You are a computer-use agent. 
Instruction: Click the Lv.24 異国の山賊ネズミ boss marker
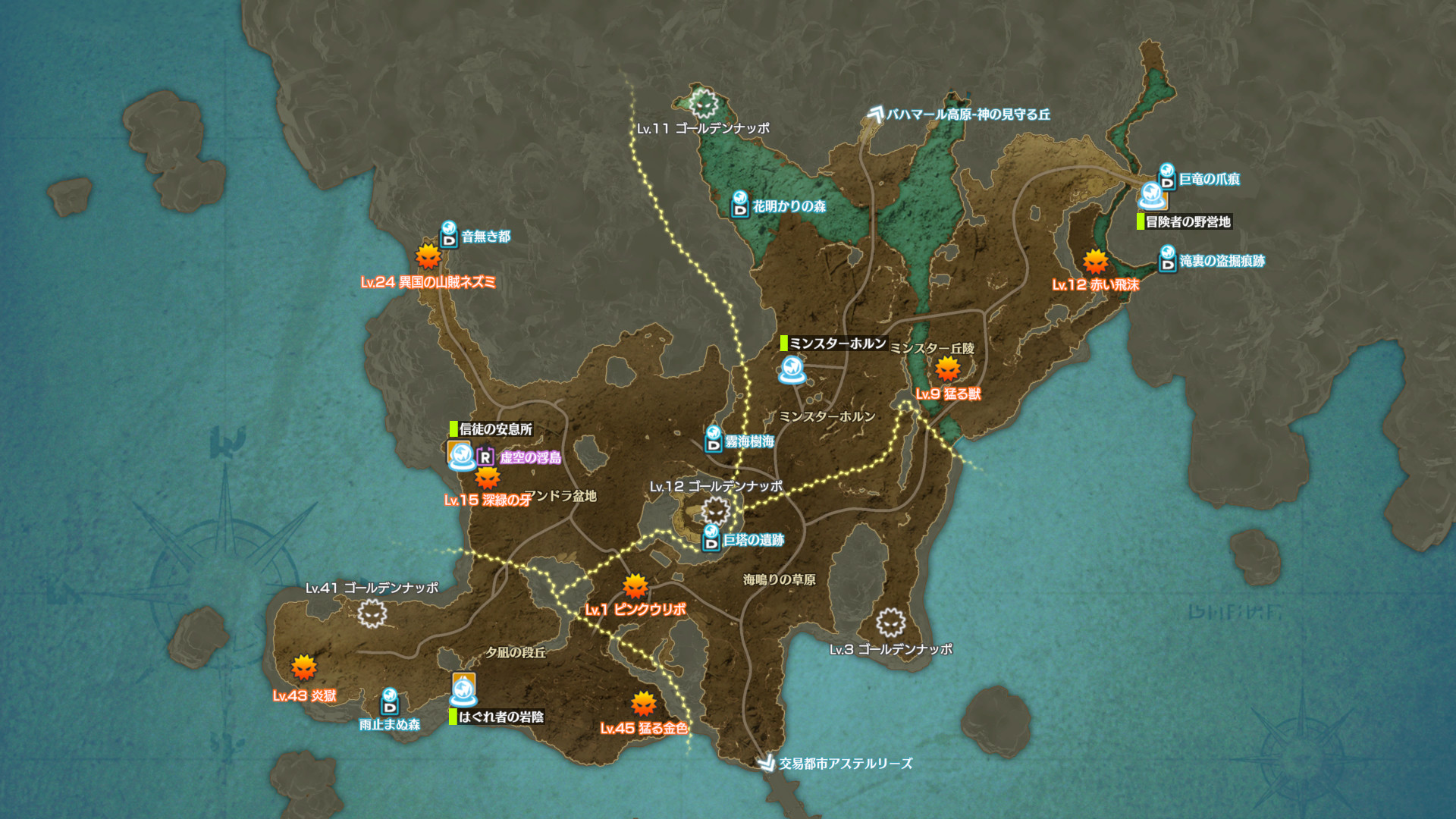pyautogui.click(x=428, y=256)
